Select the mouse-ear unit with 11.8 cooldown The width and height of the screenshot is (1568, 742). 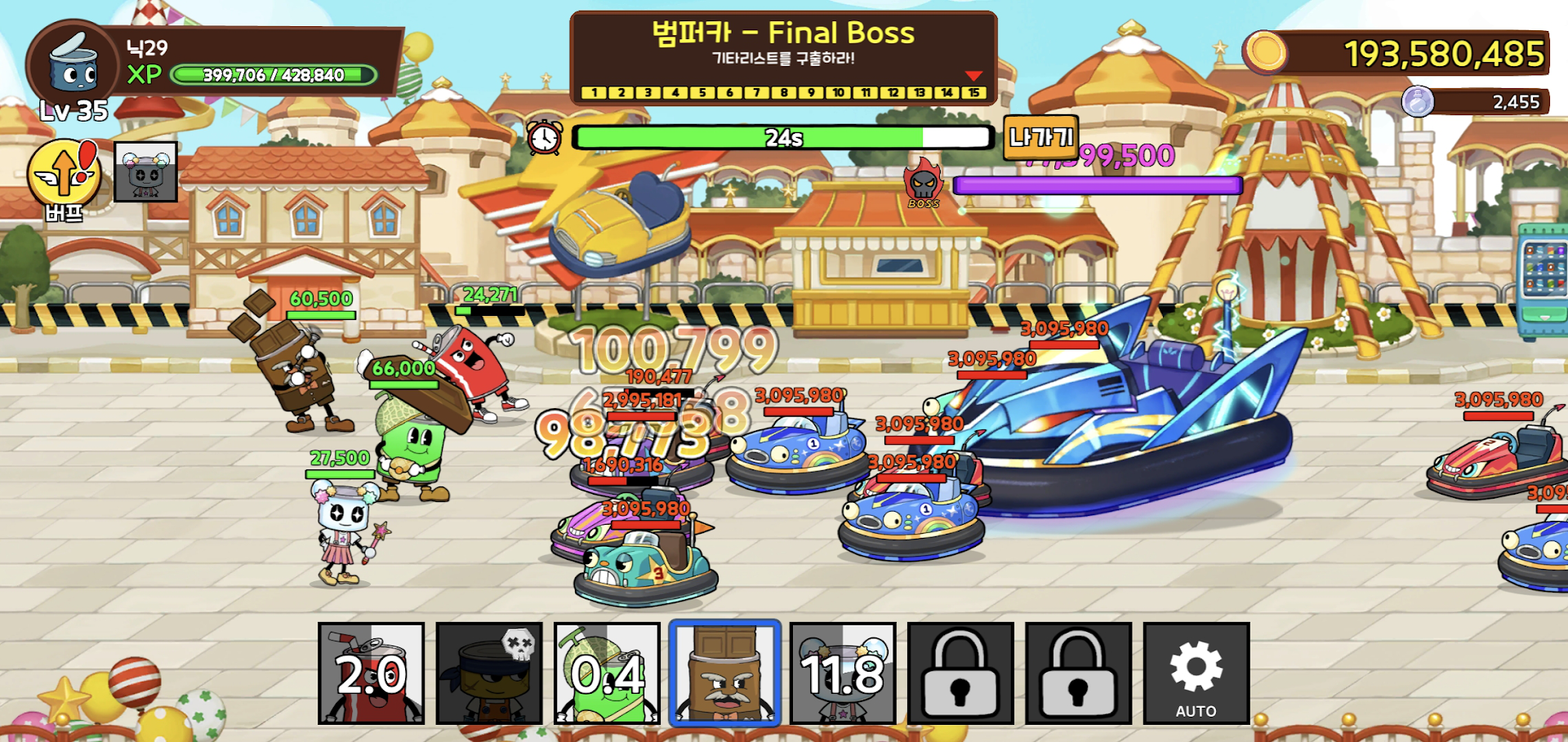842,673
